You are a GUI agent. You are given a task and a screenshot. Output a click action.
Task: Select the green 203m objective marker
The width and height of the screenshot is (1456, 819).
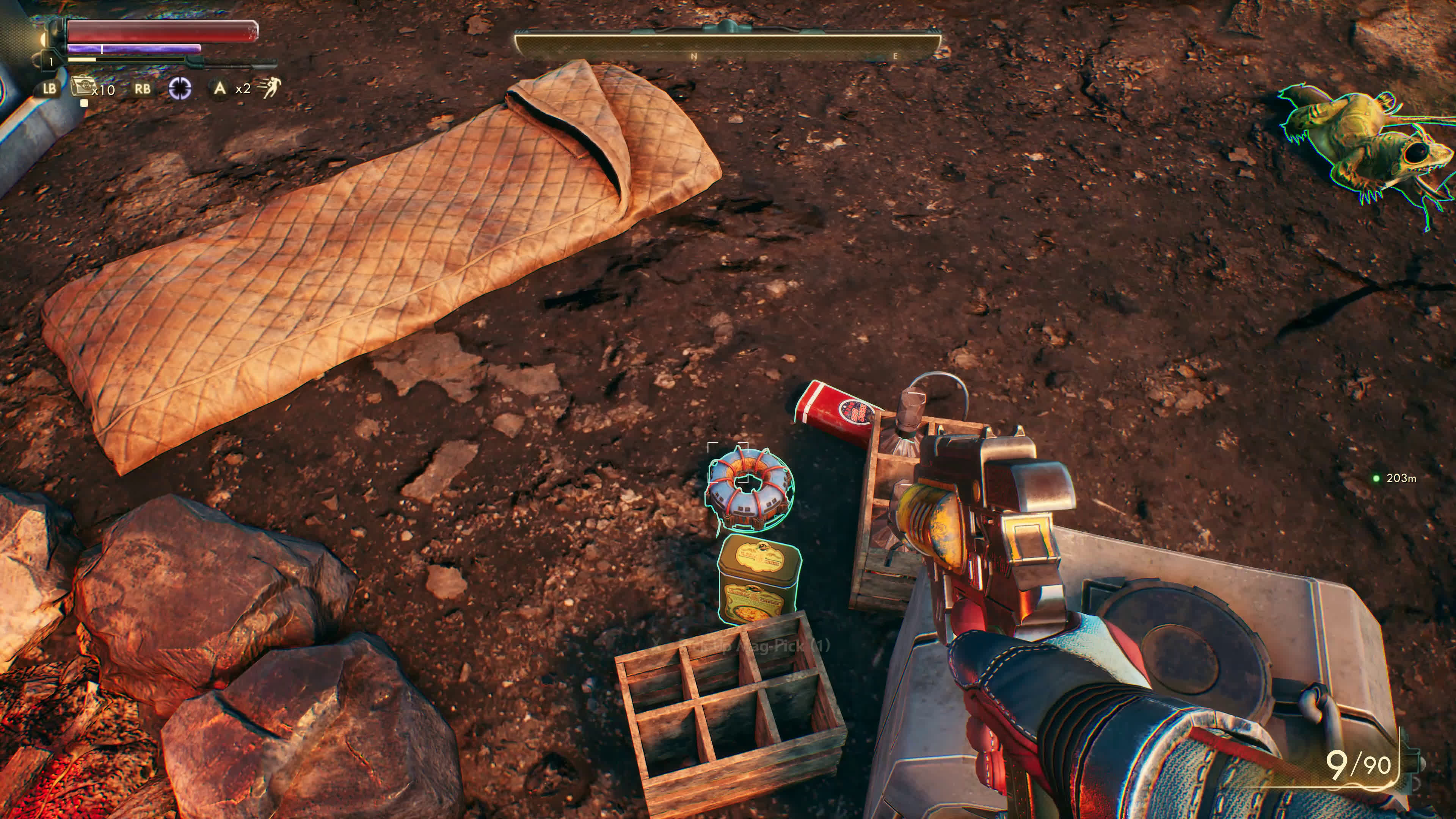point(1376,478)
